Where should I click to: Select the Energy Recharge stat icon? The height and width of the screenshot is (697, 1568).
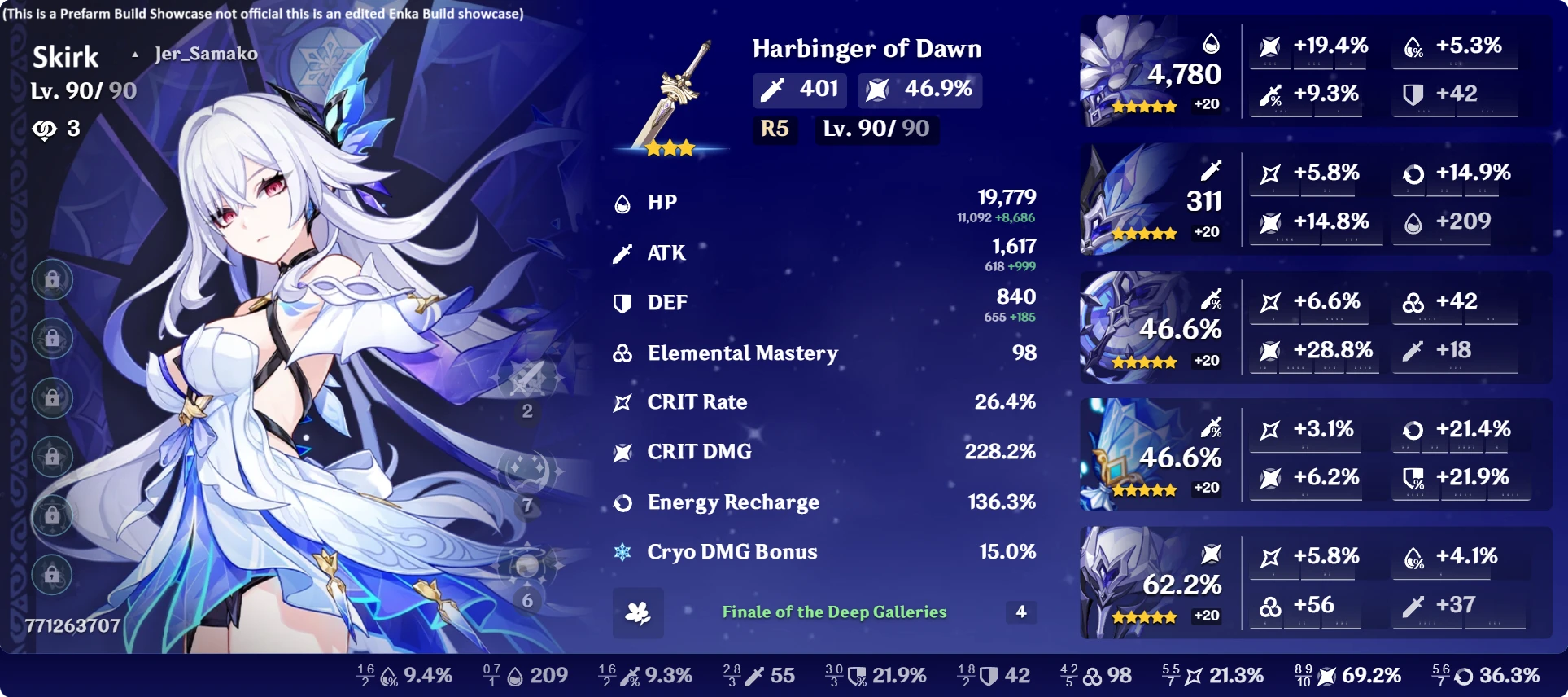pyautogui.click(x=622, y=502)
